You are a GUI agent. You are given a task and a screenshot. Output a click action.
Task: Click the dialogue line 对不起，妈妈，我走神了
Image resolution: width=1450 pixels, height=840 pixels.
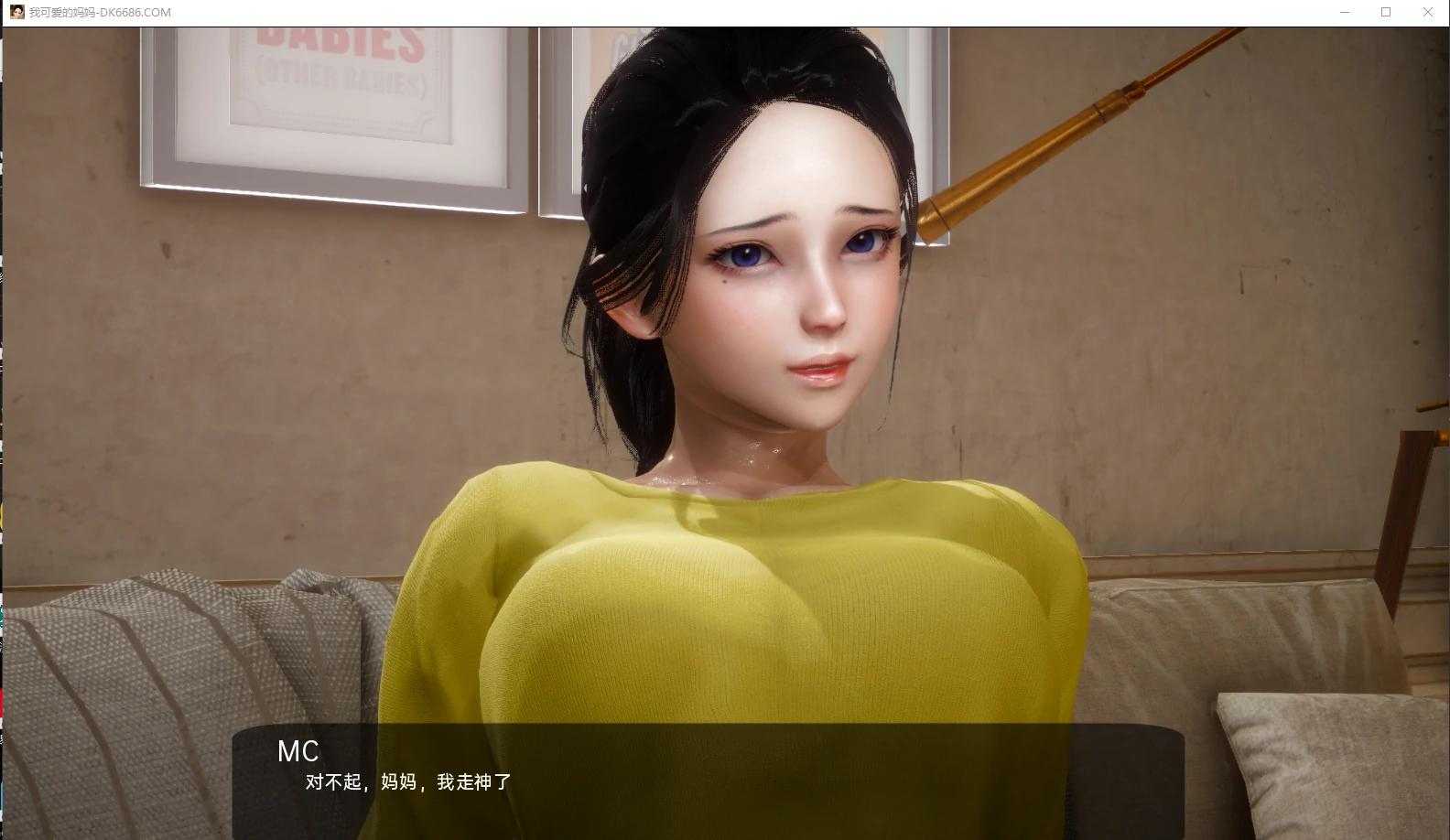tap(406, 783)
